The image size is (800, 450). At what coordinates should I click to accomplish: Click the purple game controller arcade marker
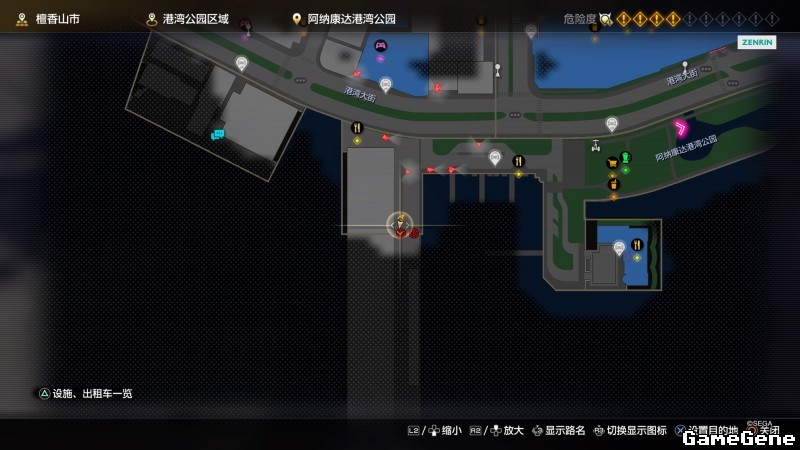click(x=381, y=45)
